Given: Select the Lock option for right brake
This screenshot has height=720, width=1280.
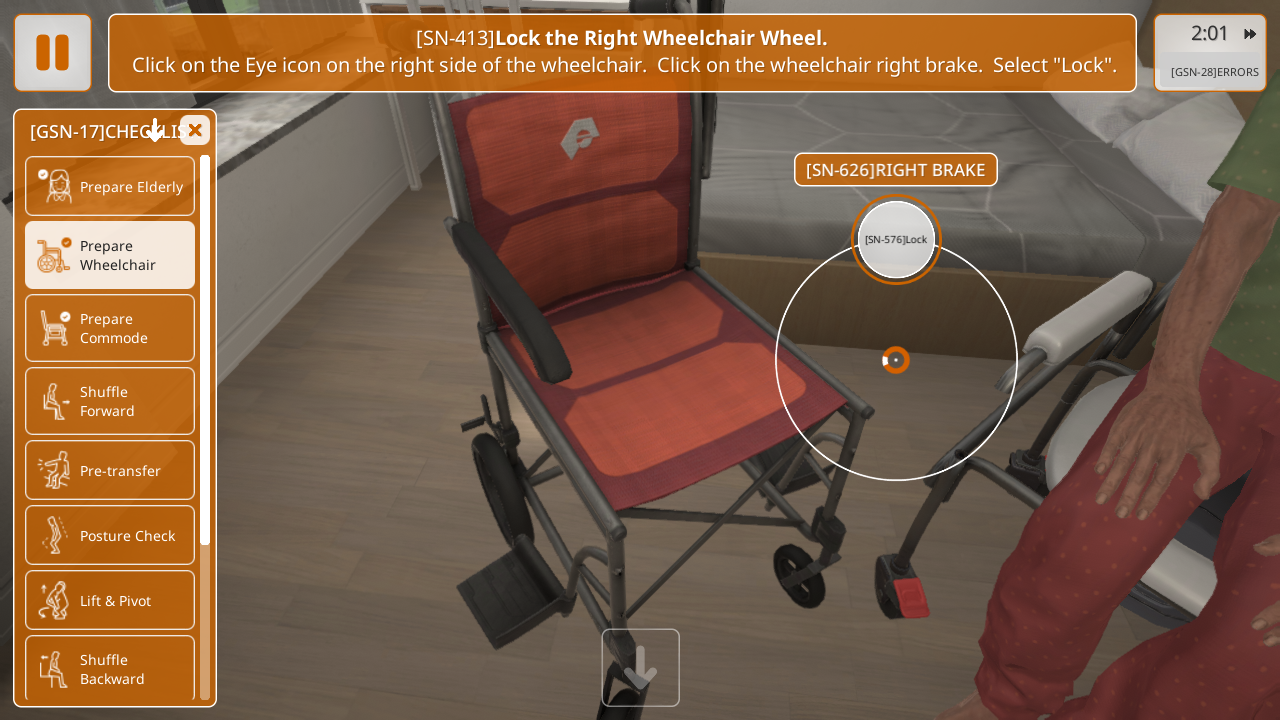Looking at the screenshot, I should coord(896,240).
